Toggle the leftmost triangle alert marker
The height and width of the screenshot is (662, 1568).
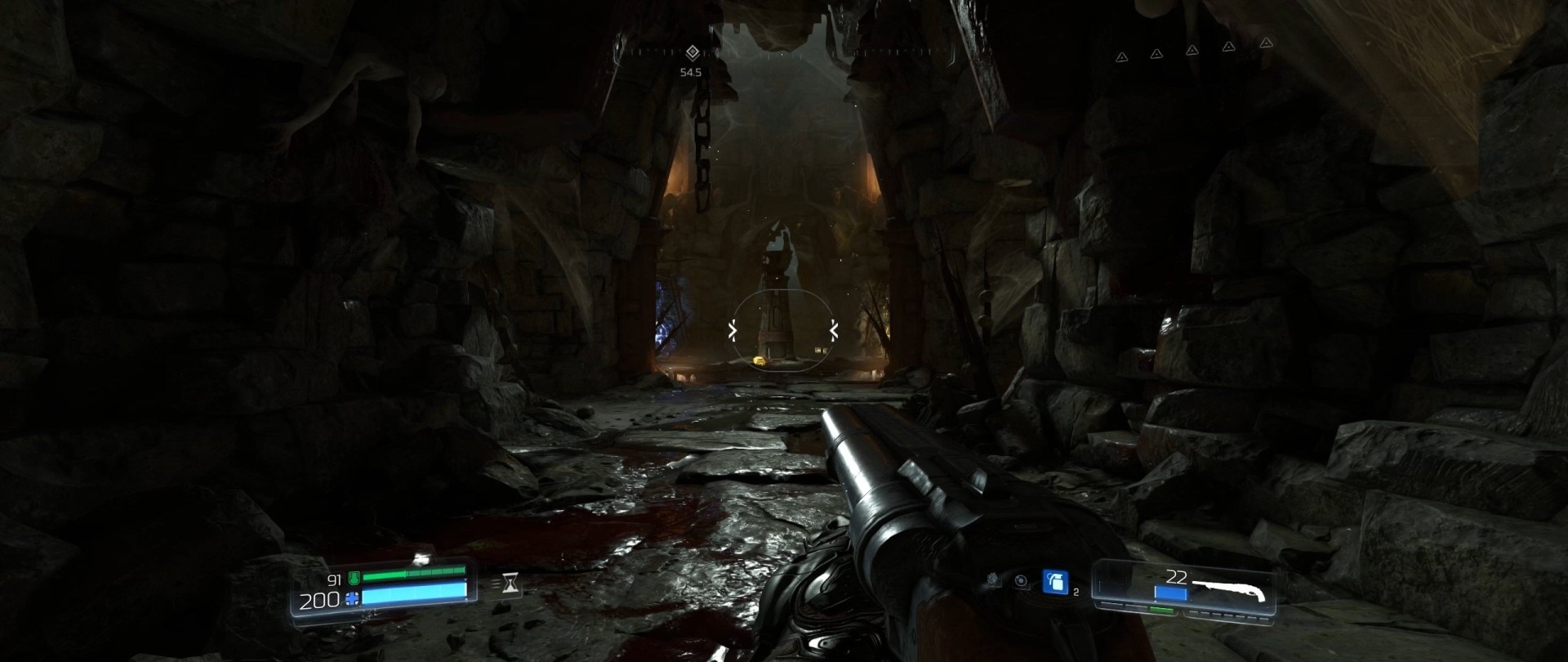pos(1122,58)
